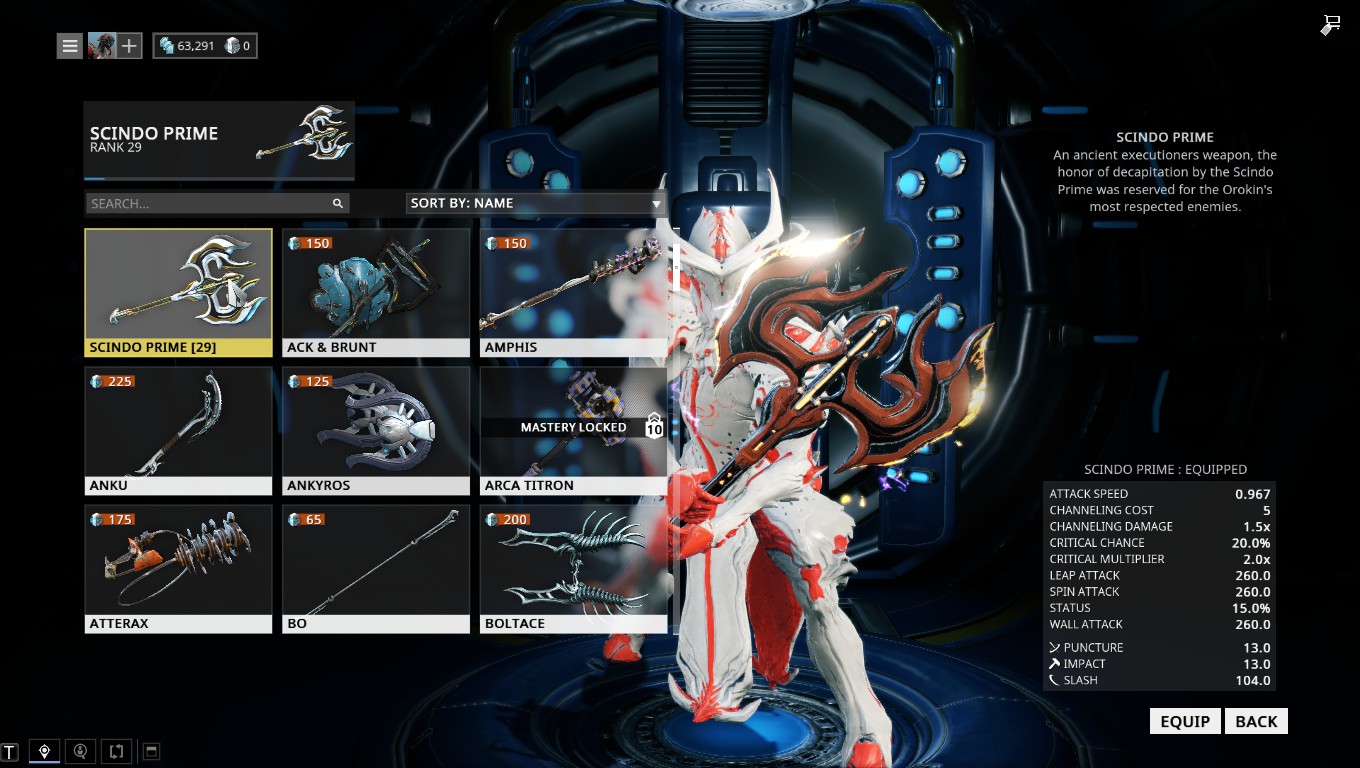Open the hamburger main menu
Image resolution: width=1360 pixels, height=768 pixels.
pos(69,46)
